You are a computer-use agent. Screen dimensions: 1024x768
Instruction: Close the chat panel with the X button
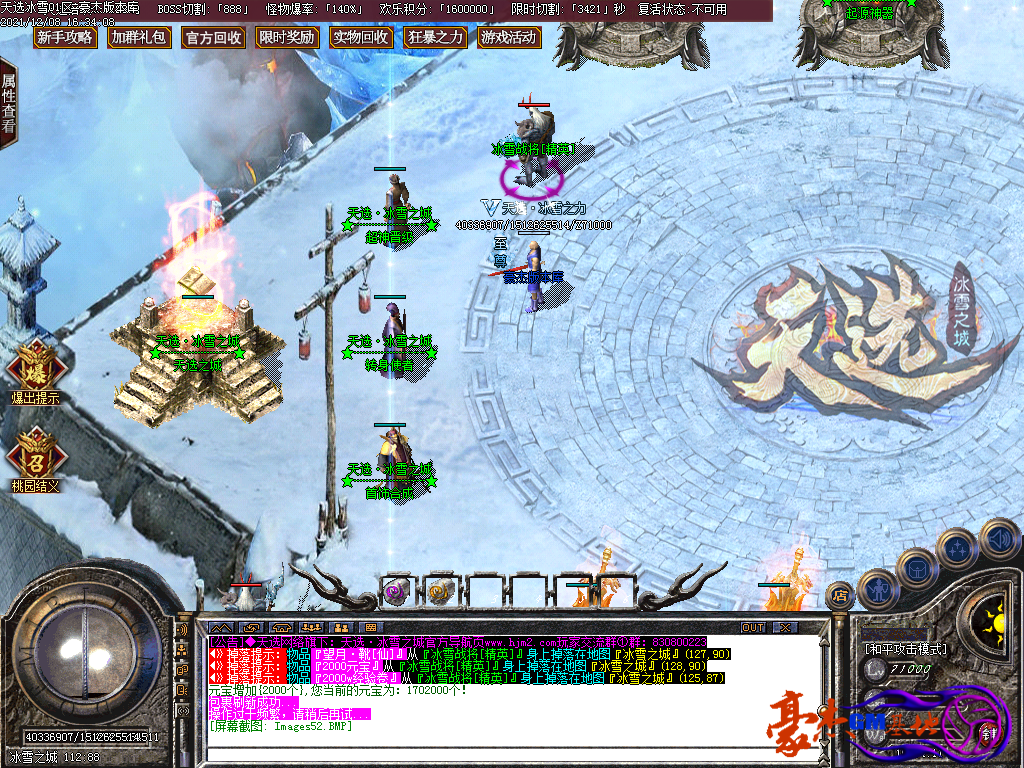click(x=785, y=627)
